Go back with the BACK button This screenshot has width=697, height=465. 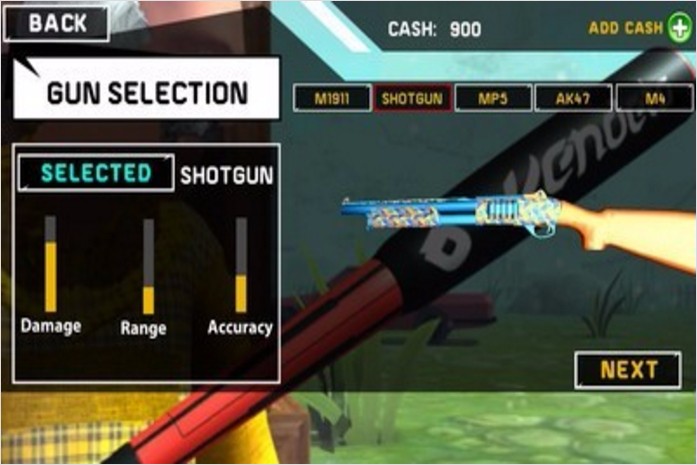(x=57, y=24)
